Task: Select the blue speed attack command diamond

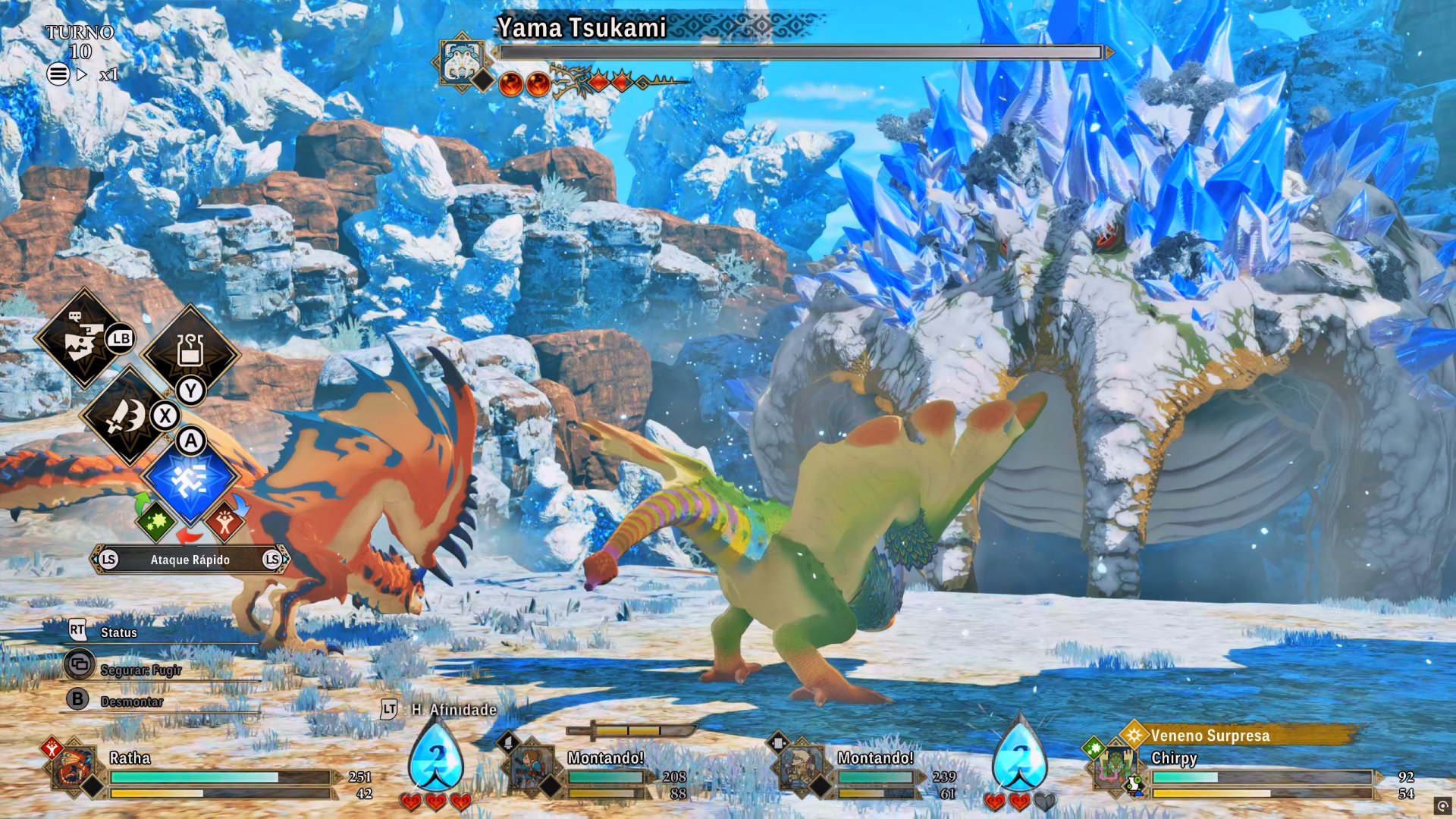Action: click(x=190, y=481)
